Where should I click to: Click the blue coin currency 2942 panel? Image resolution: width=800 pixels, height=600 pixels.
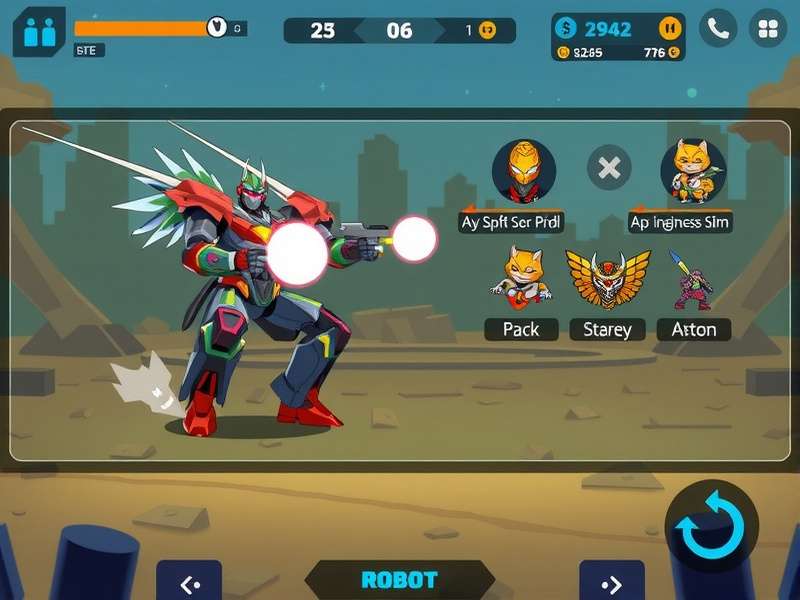tap(606, 28)
